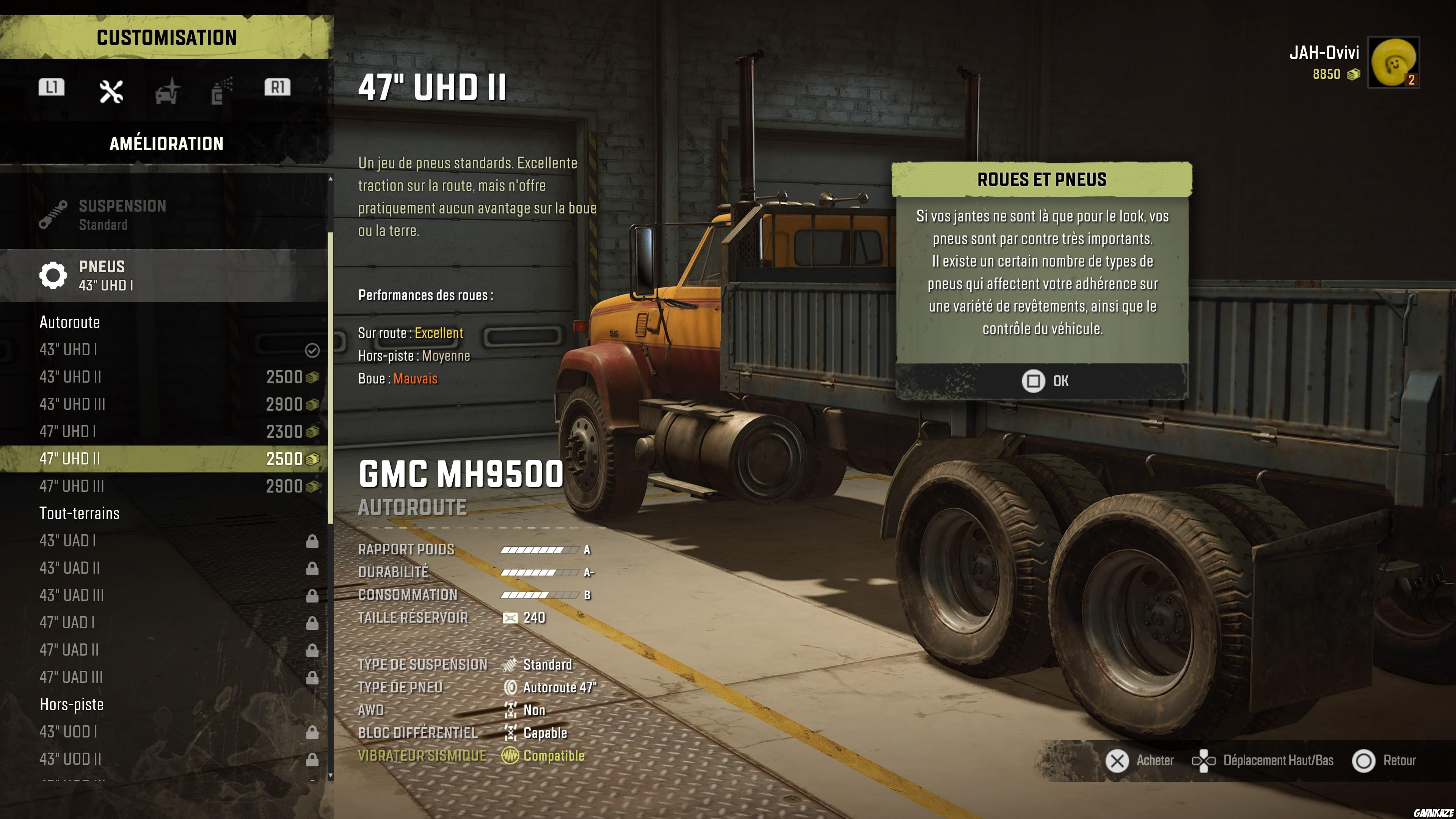The image size is (1456, 819).
Task: Choose the 43" UHD II tires
Action: pos(164,377)
